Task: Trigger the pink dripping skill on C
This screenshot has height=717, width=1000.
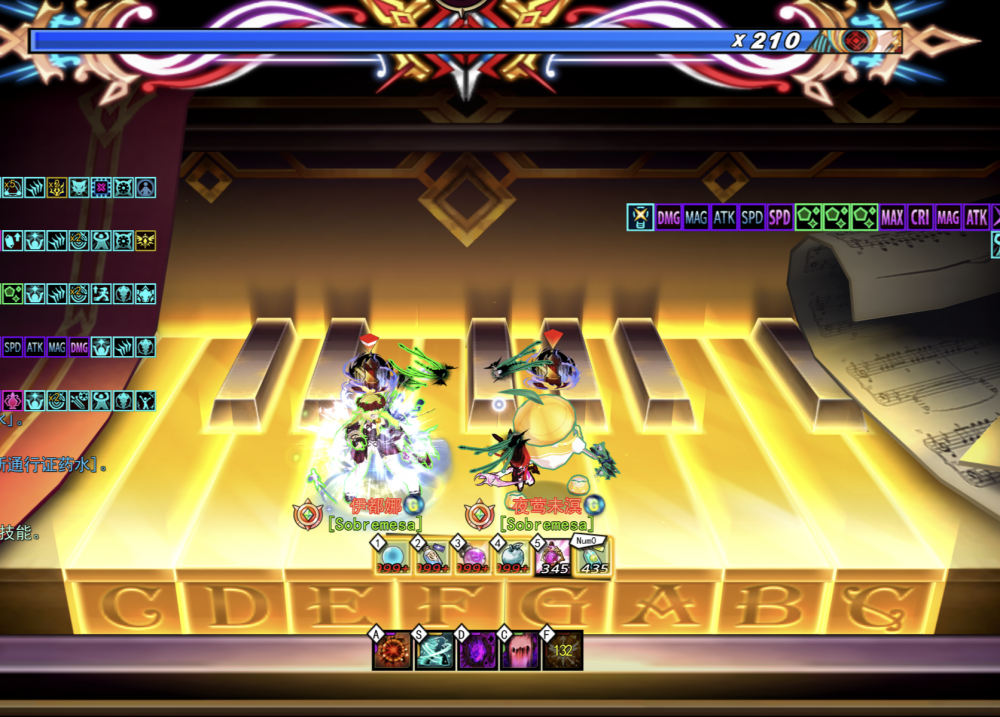Action: click(x=520, y=650)
